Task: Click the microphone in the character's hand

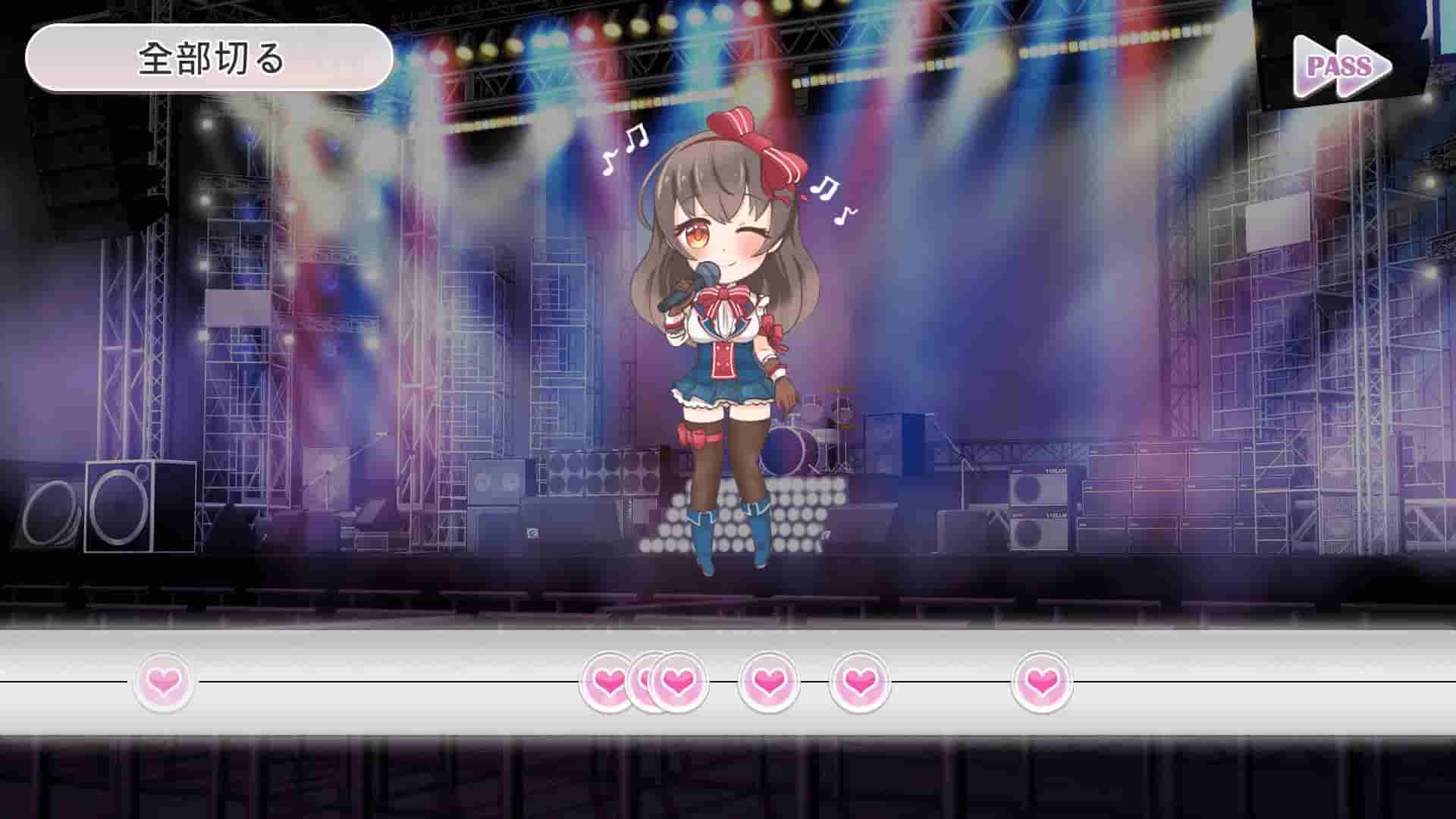Action: pyautogui.click(x=705, y=273)
